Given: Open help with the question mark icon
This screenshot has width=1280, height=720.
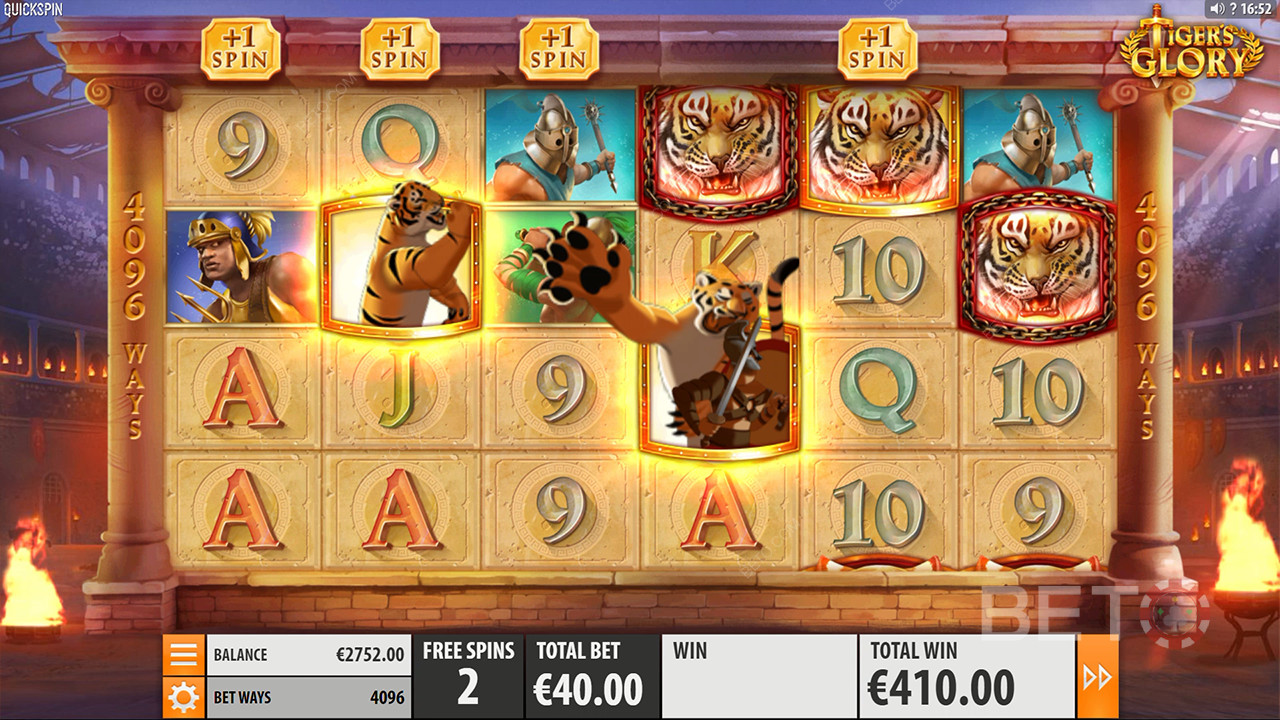Looking at the screenshot, I should coord(1233,9).
